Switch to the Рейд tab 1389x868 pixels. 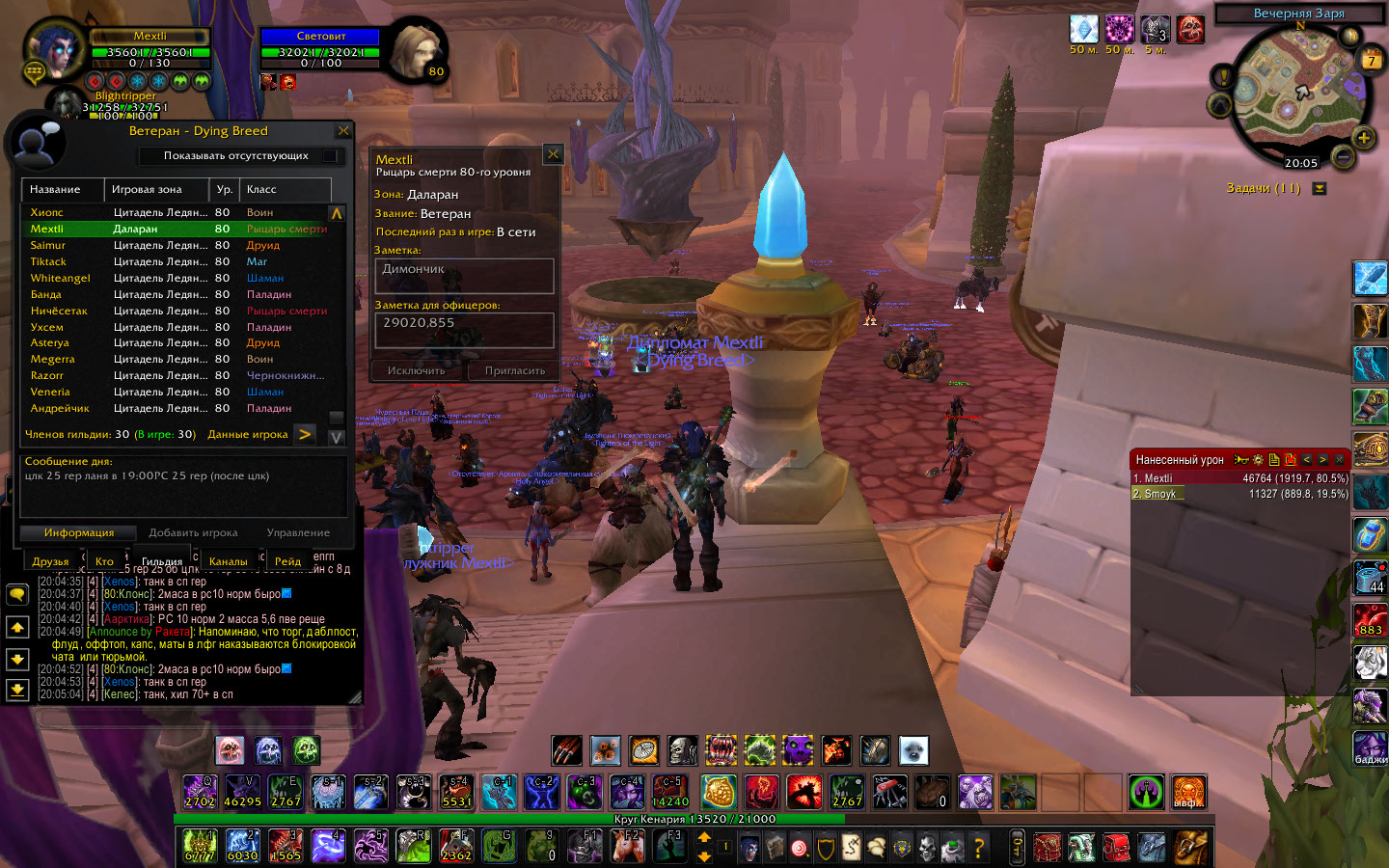pyautogui.click(x=287, y=561)
